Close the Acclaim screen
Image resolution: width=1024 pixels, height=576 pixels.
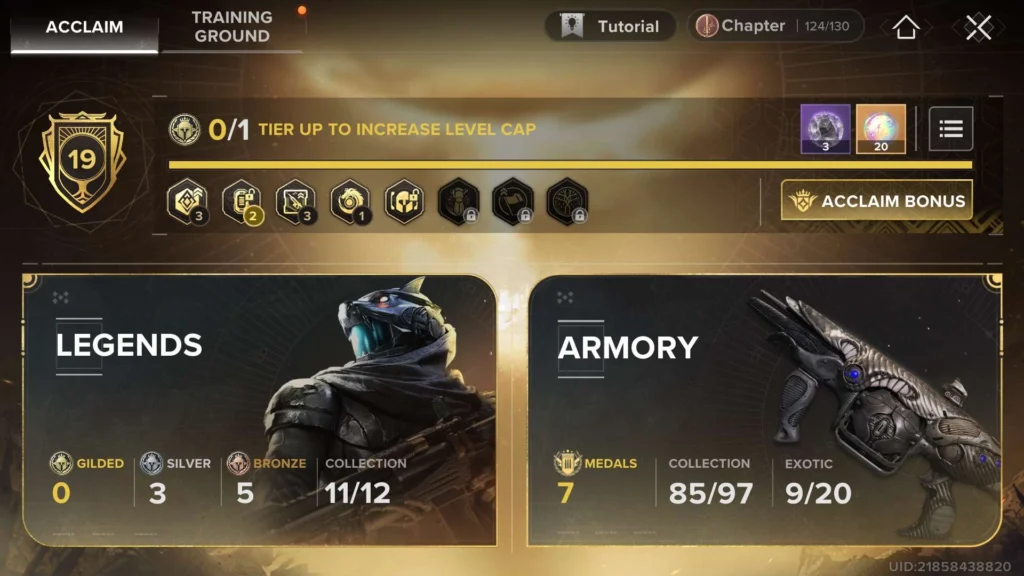pyautogui.click(x=978, y=27)
